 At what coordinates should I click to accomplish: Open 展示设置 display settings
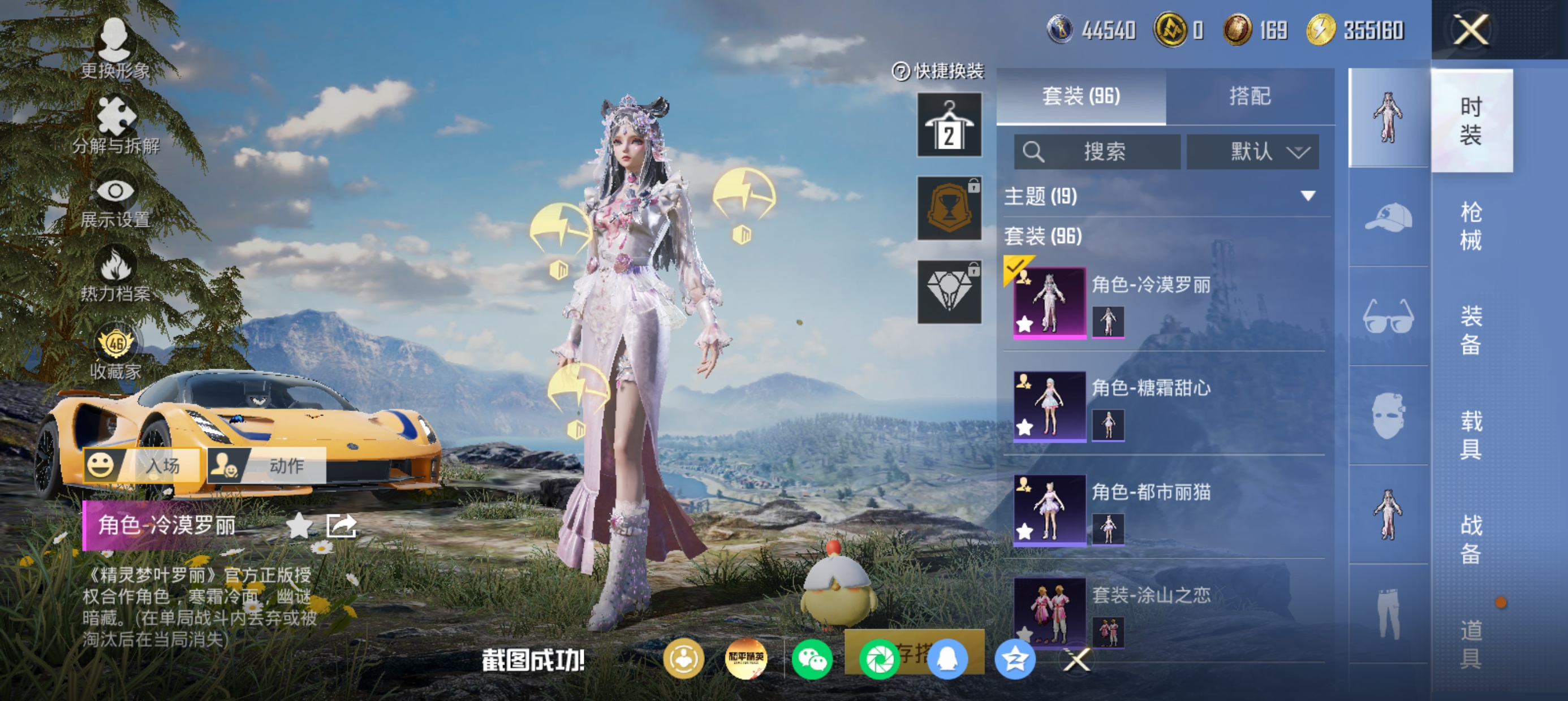tap(115, 201)
